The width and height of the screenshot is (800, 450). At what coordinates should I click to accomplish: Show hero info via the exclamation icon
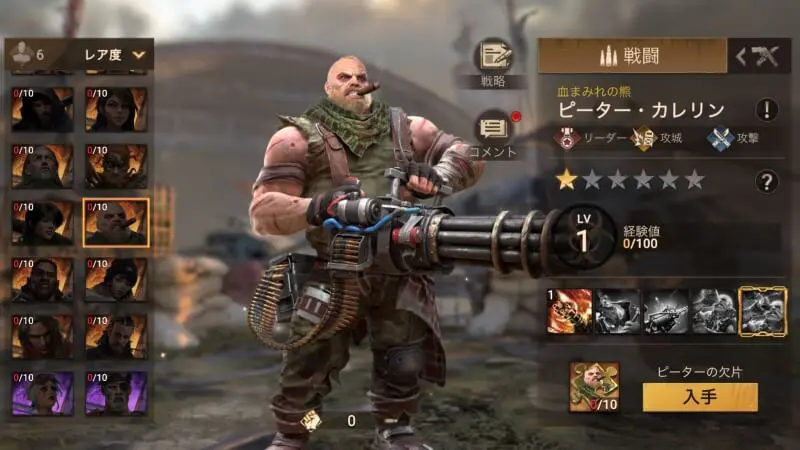767,110
